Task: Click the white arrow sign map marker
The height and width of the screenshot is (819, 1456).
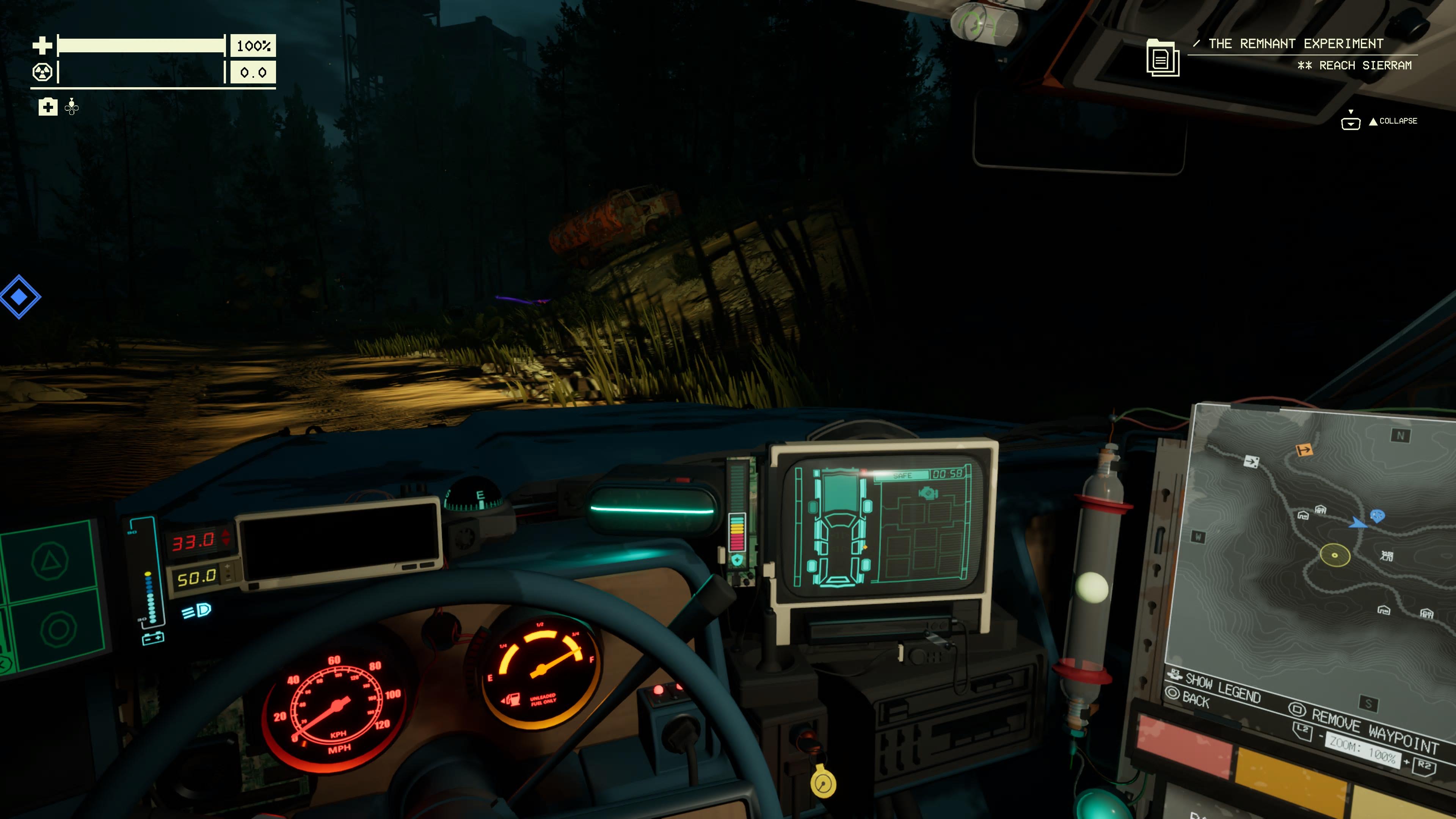Action: [1251, 462]
